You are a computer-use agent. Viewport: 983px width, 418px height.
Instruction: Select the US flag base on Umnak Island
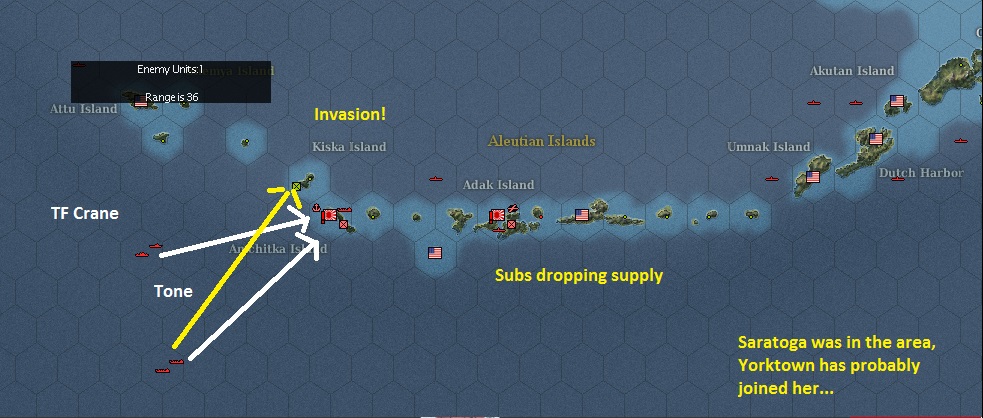(812, 177)
